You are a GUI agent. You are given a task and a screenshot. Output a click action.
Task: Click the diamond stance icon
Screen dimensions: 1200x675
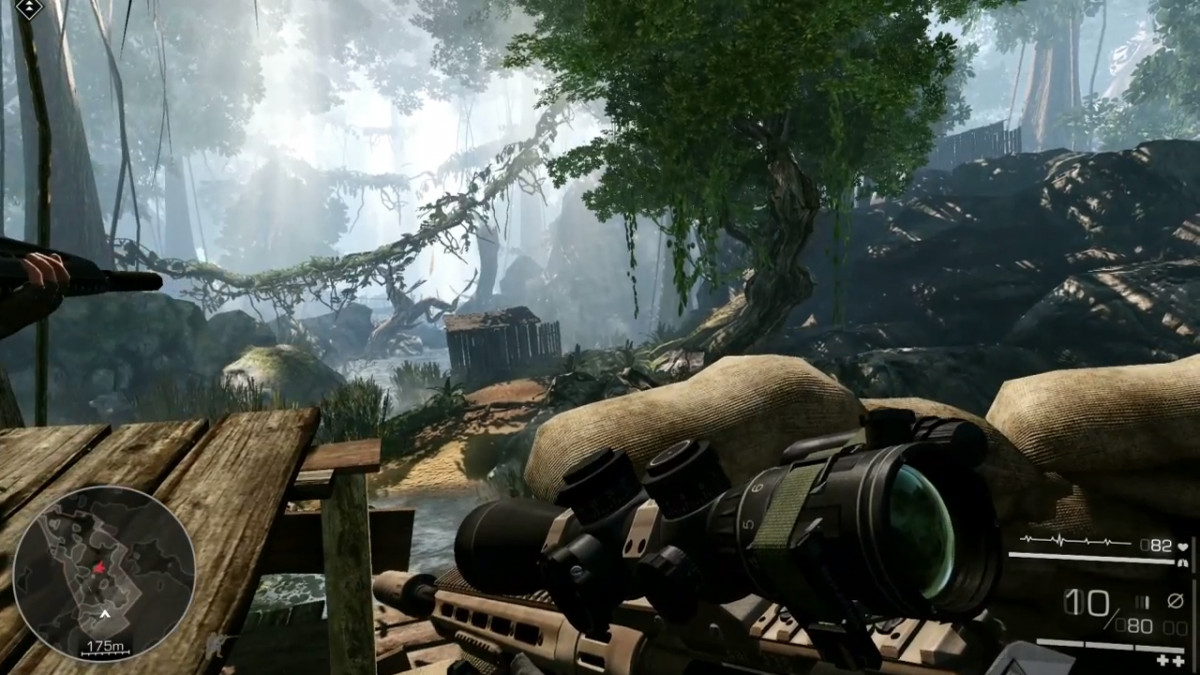point(28,9)
